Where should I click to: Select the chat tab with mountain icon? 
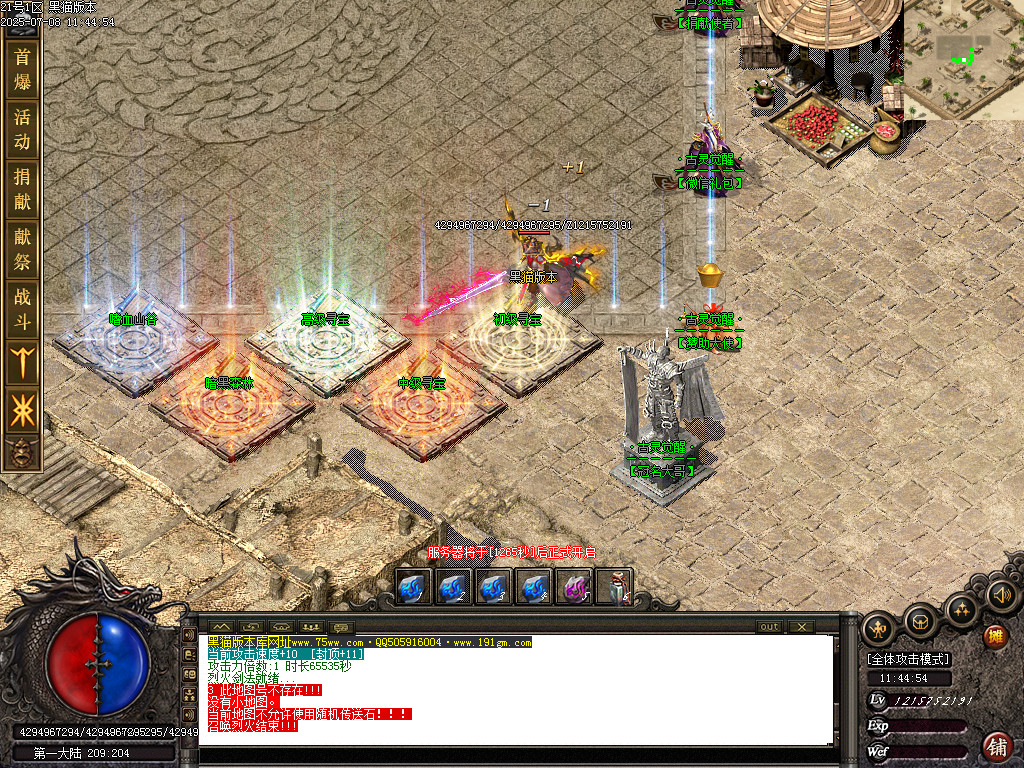pyautogui.click(x=221, y=627)
